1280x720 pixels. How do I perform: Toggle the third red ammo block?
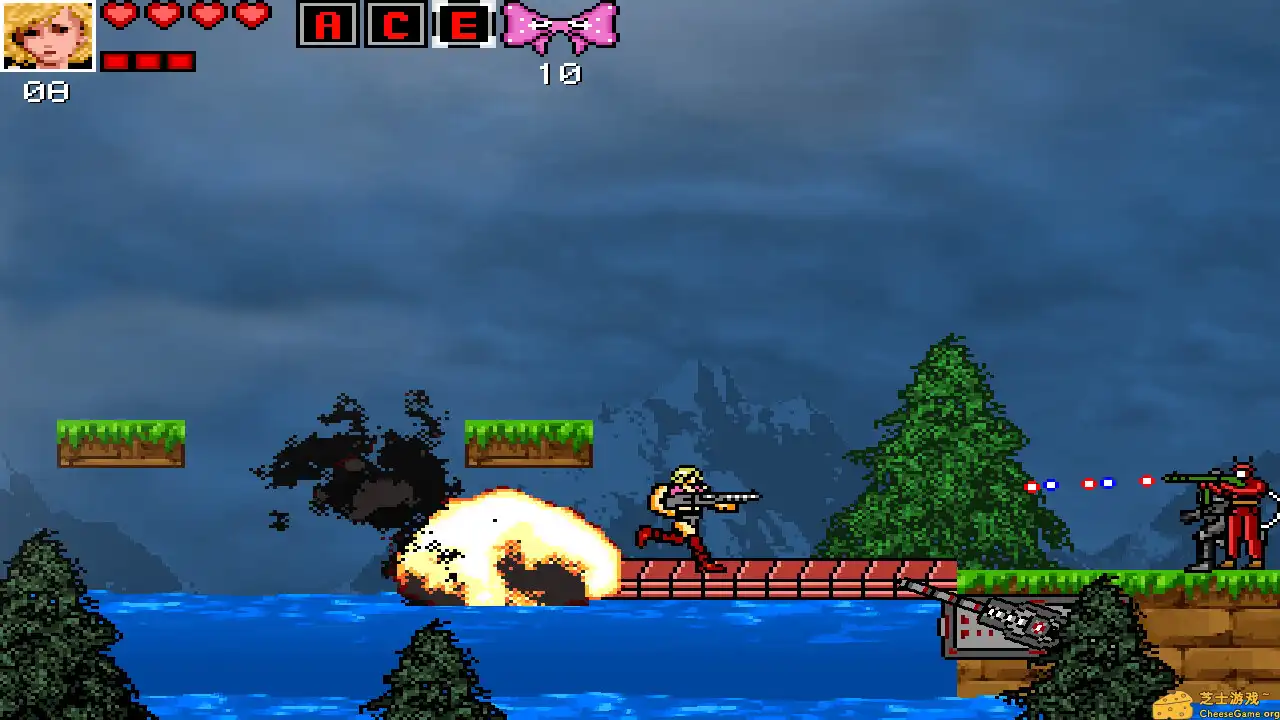tap(182, 61)
